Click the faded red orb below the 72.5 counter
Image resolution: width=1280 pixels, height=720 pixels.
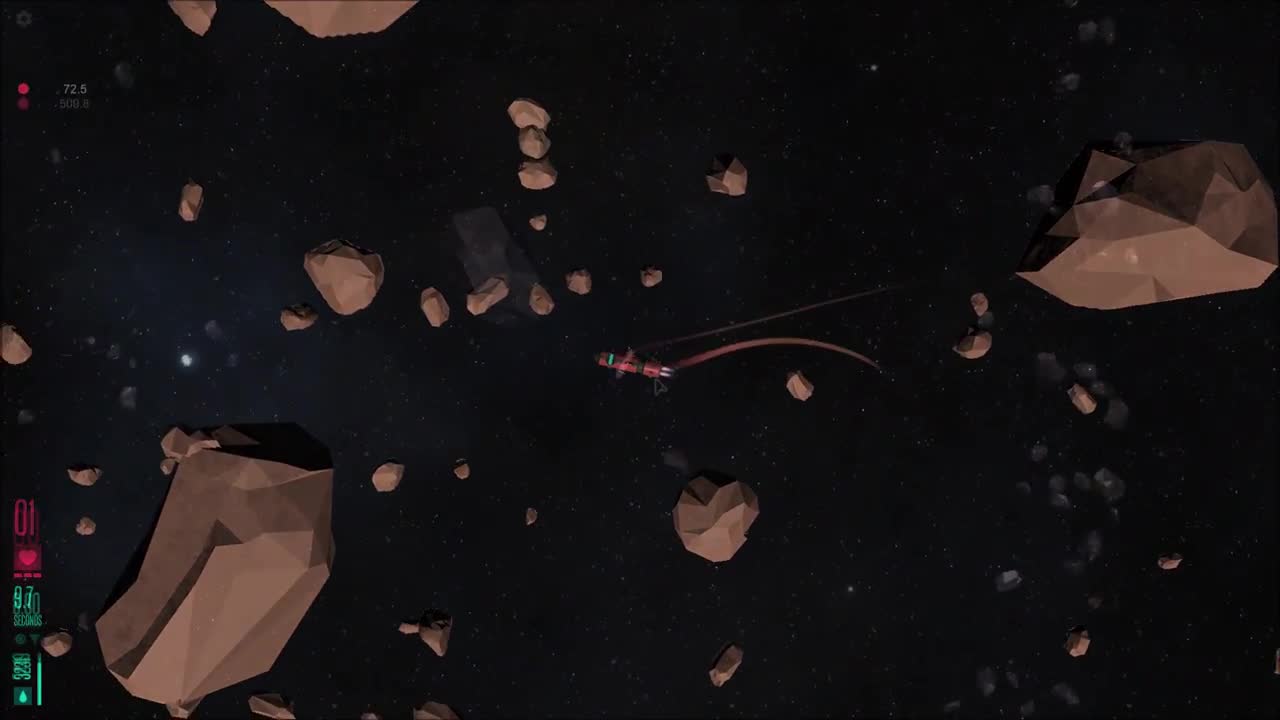22,103
